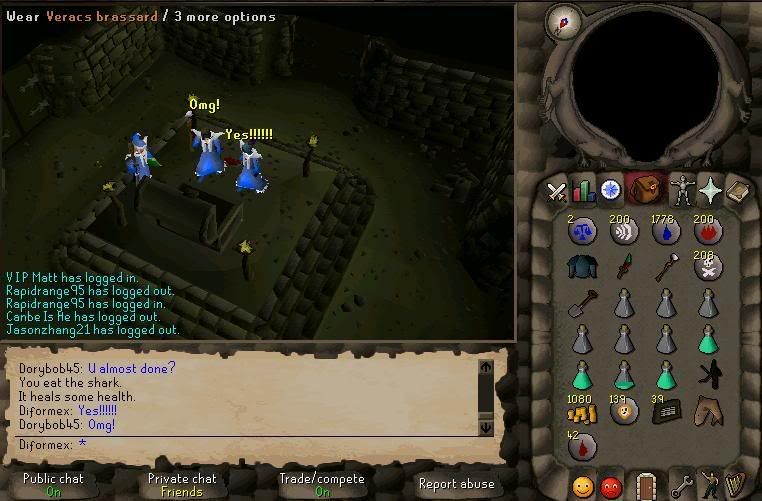Switch to the skills stats tab
The image size is (762, 501).
tap(583, 191)
